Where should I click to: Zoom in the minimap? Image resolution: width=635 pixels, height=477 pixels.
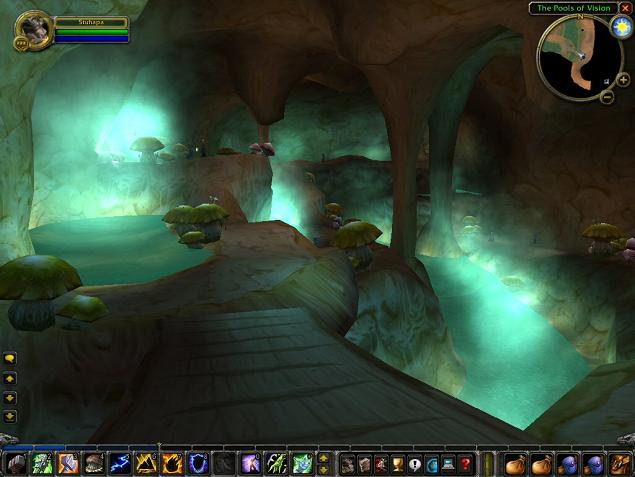(623, 79)
